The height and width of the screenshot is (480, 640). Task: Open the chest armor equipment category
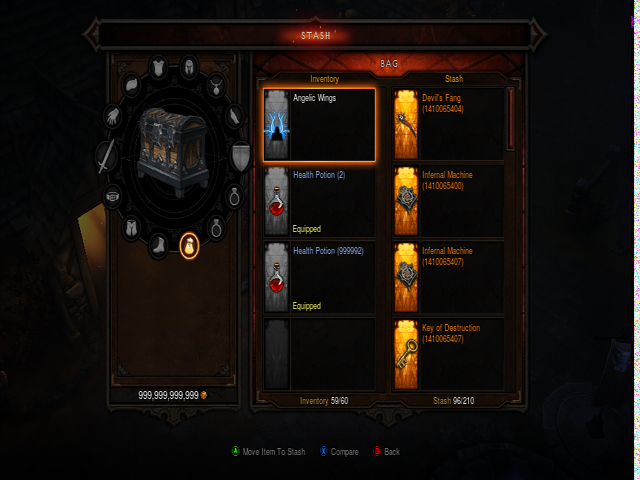point(159,69)
